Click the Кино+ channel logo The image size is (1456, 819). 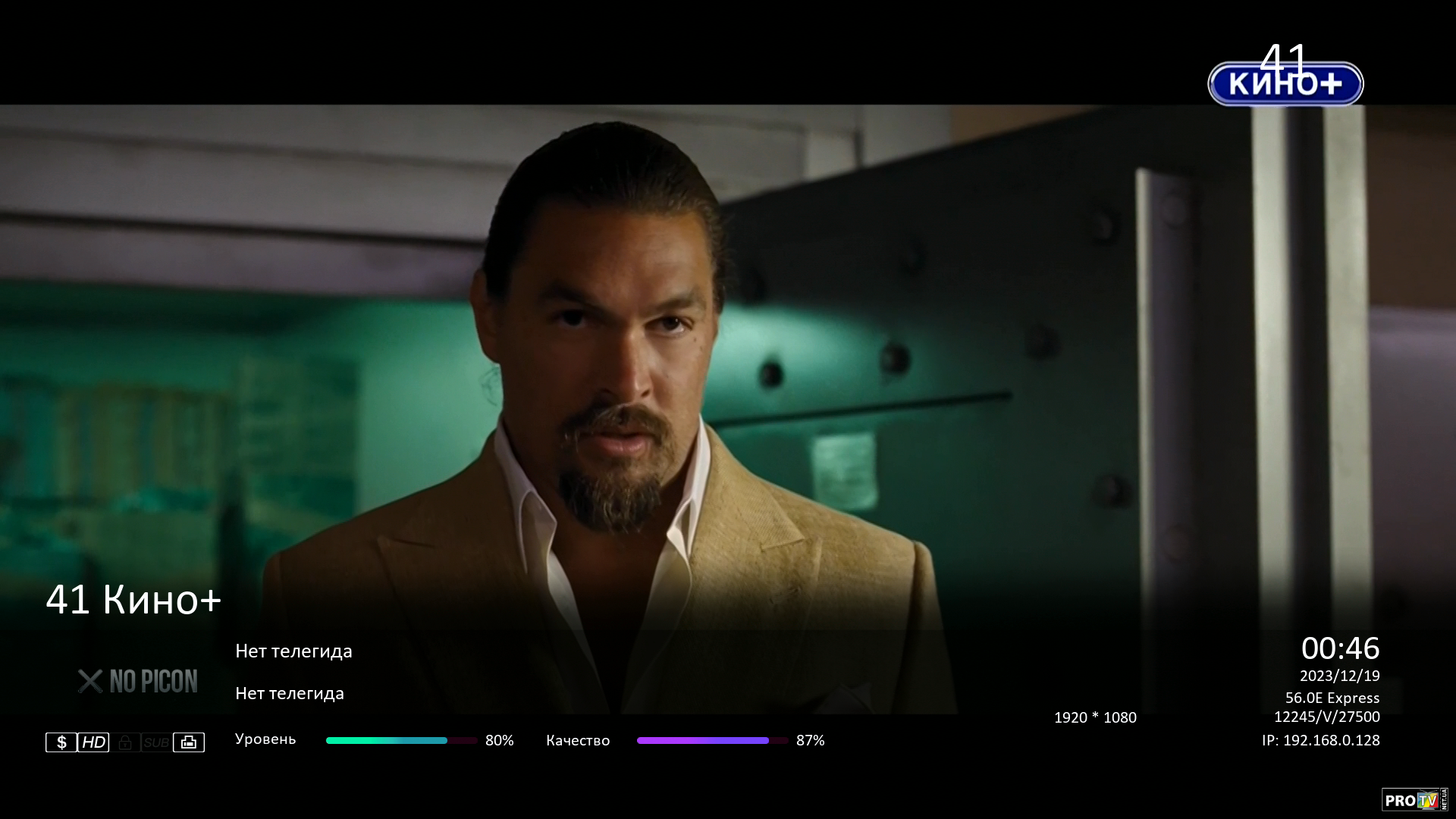click(x=1285, y=83)
